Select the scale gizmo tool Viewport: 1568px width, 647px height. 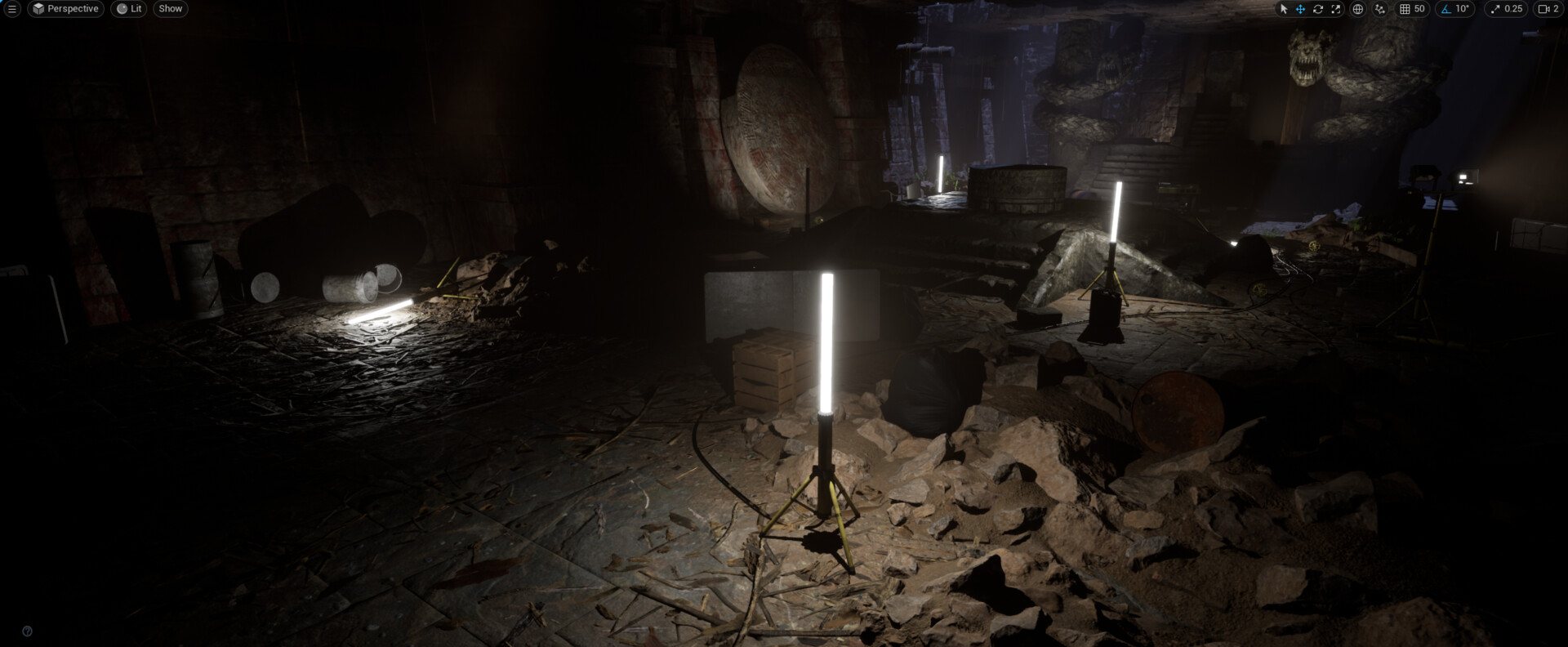[x=1336, y=9]
